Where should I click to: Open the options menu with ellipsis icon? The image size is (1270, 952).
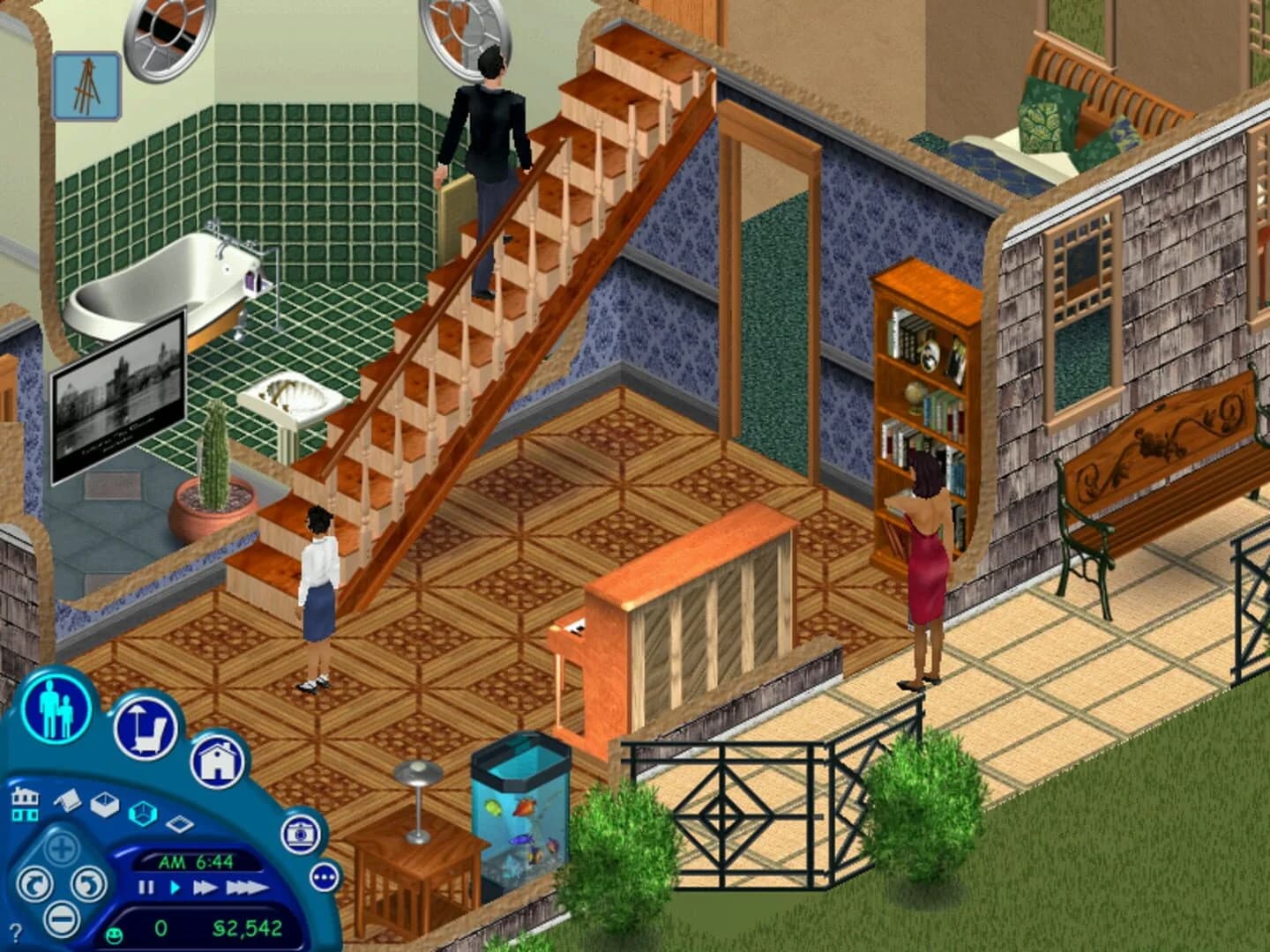(x=324, y=876)
